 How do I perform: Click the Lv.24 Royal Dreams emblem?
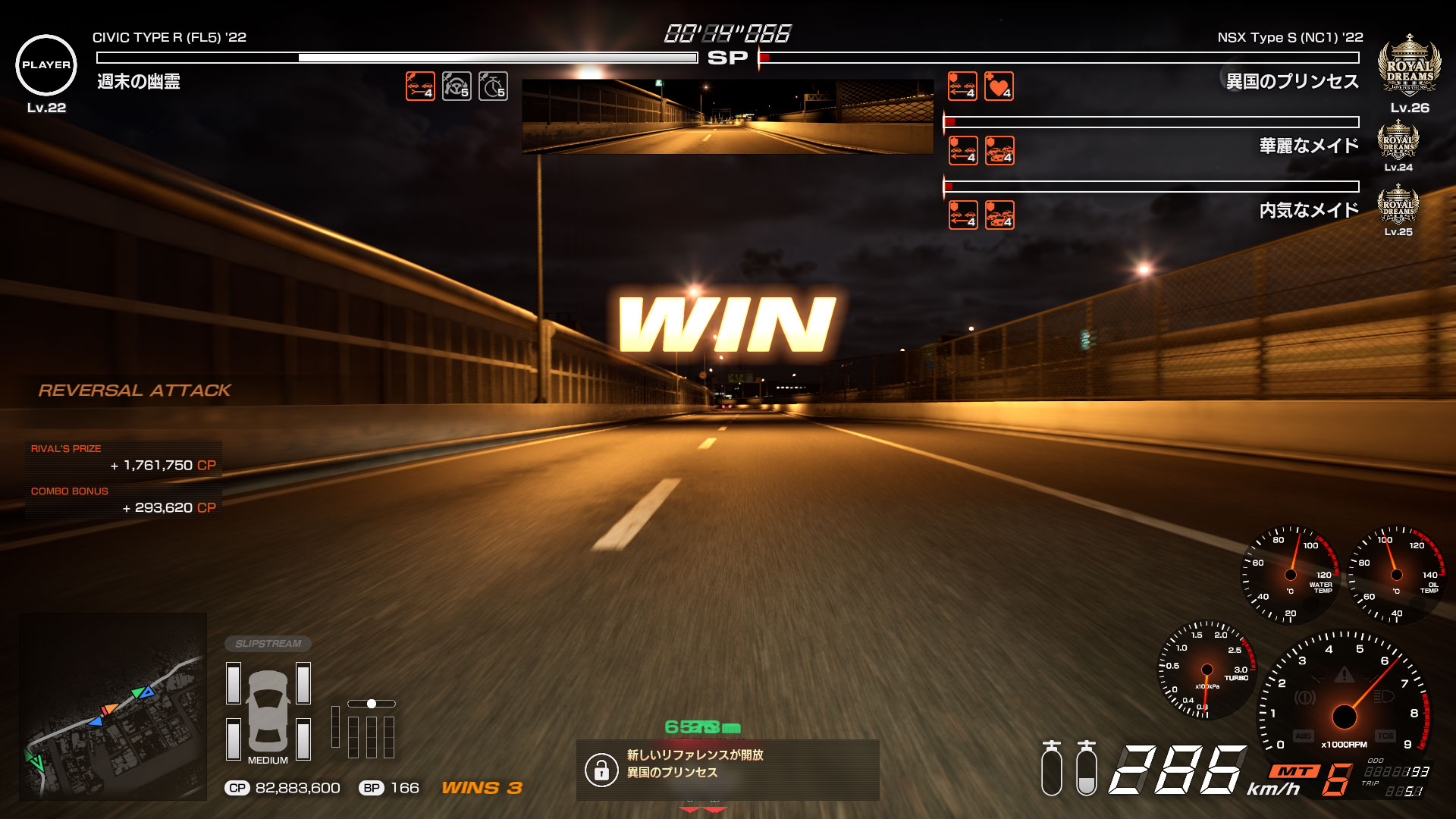1398,139
